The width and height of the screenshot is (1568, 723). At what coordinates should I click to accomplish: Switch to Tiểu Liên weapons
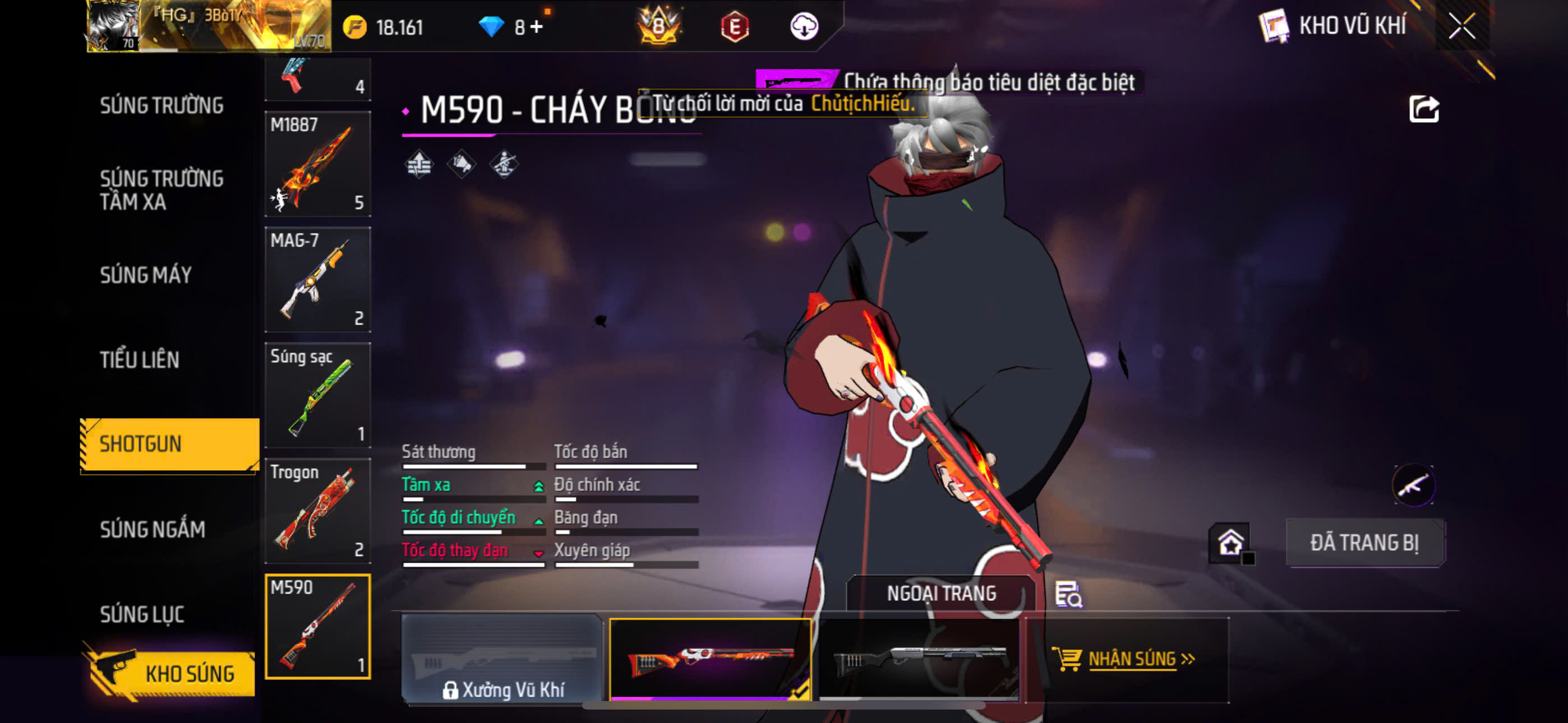[x=140, y=360]
